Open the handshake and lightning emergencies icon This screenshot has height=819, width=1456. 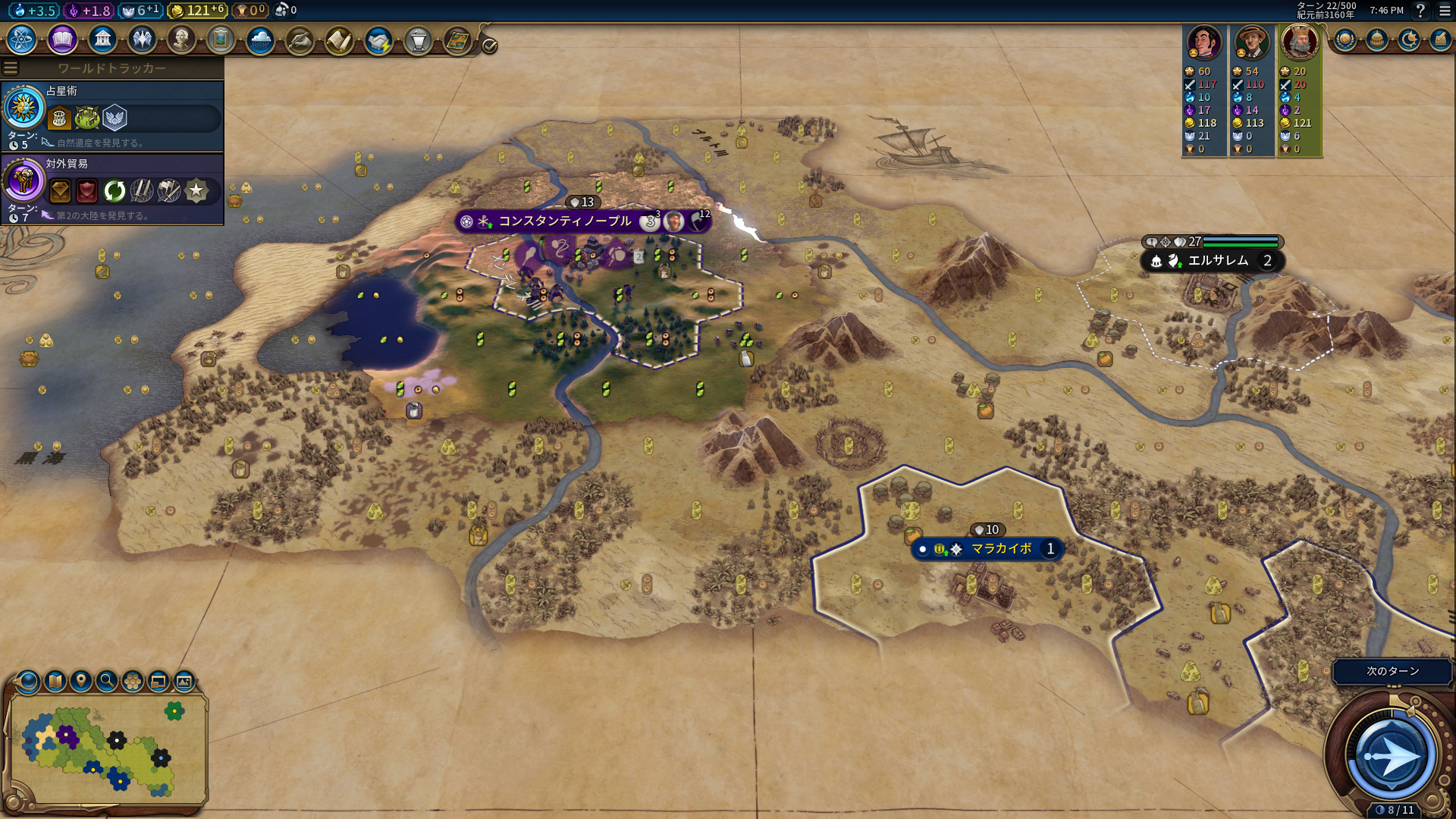tap(378, 39)
